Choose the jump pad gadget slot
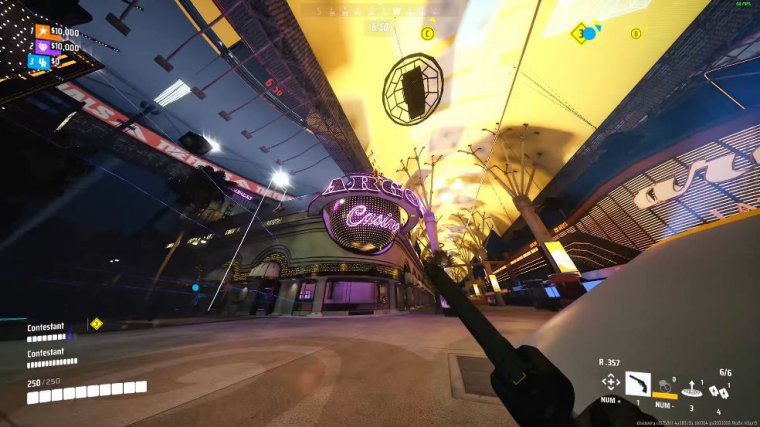The width and height of the screenshot is (760, 427). pyautogui.click(x=691, y=388)
